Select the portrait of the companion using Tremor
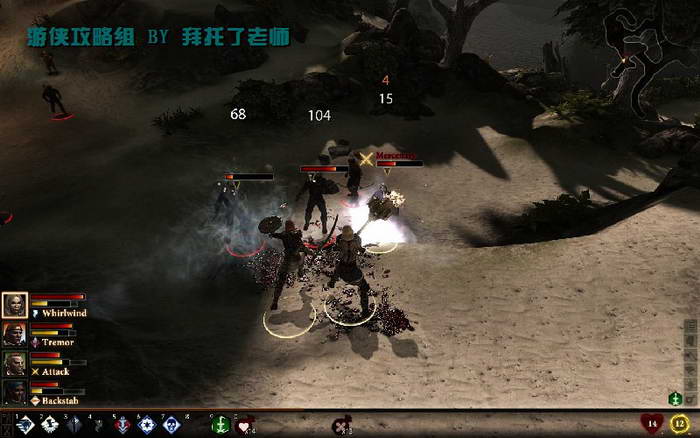The height and width of the screenshot is (438, 700). click(x=14, y=334)
